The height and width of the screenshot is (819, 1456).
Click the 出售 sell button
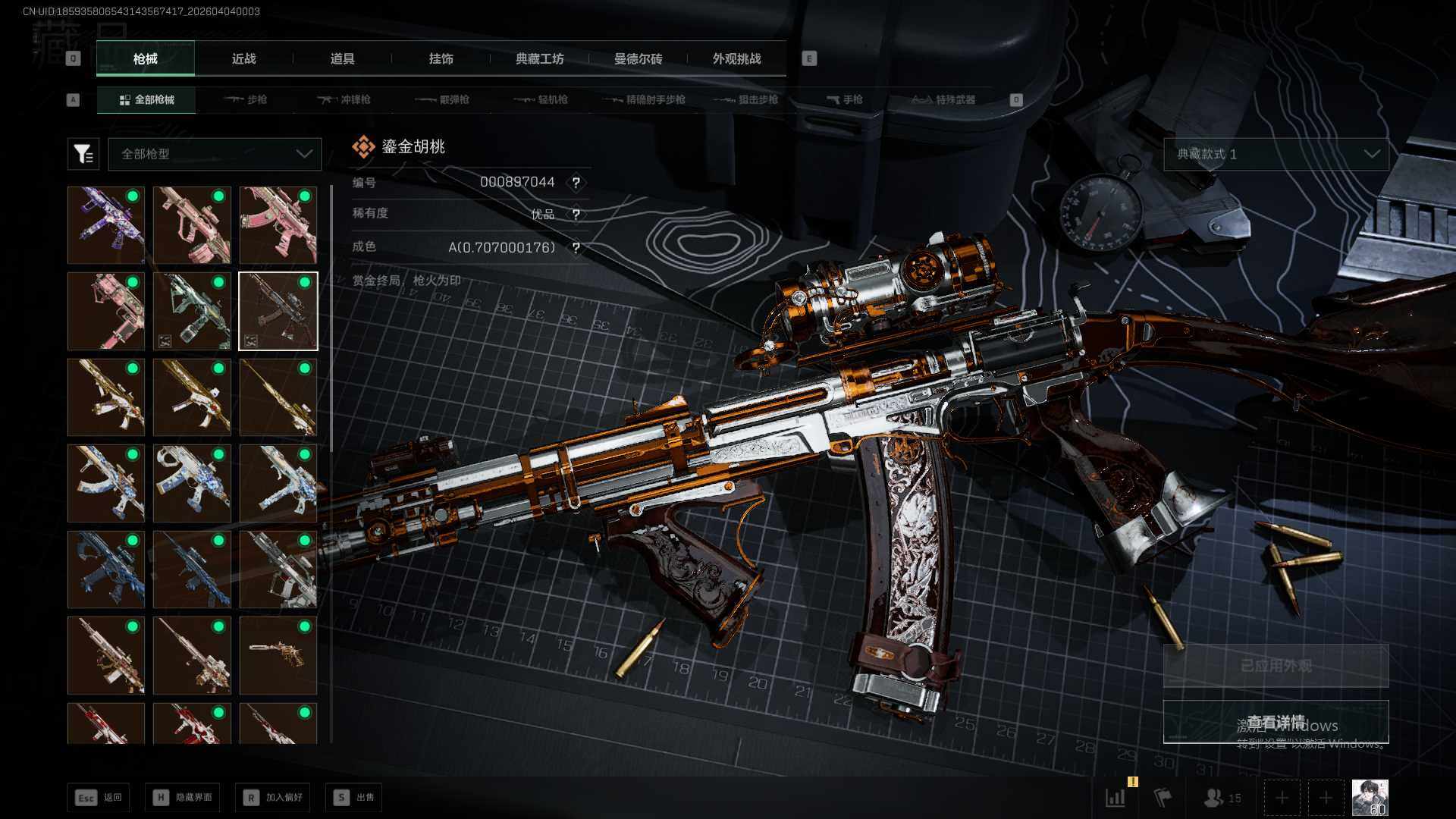click(354, 797)
